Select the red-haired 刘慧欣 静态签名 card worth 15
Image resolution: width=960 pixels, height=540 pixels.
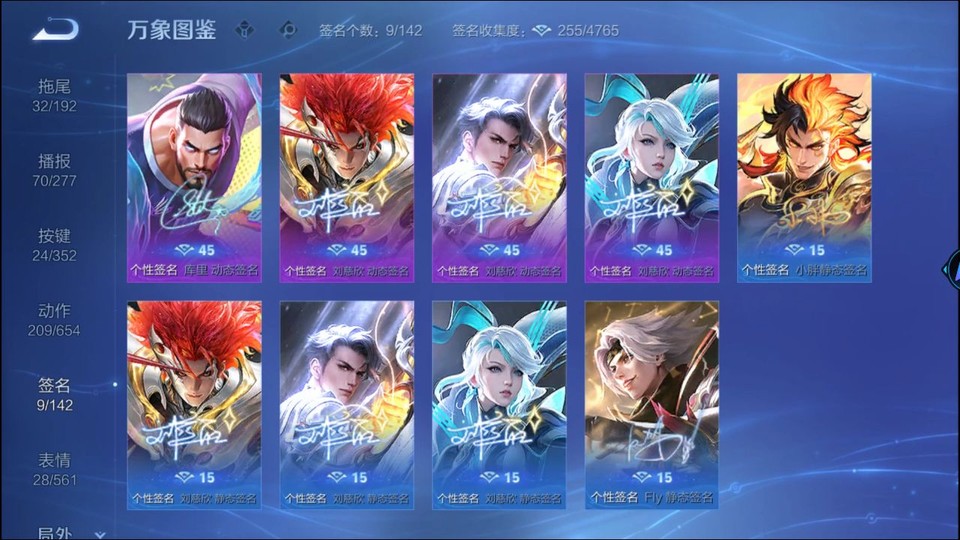pos(194,405)
